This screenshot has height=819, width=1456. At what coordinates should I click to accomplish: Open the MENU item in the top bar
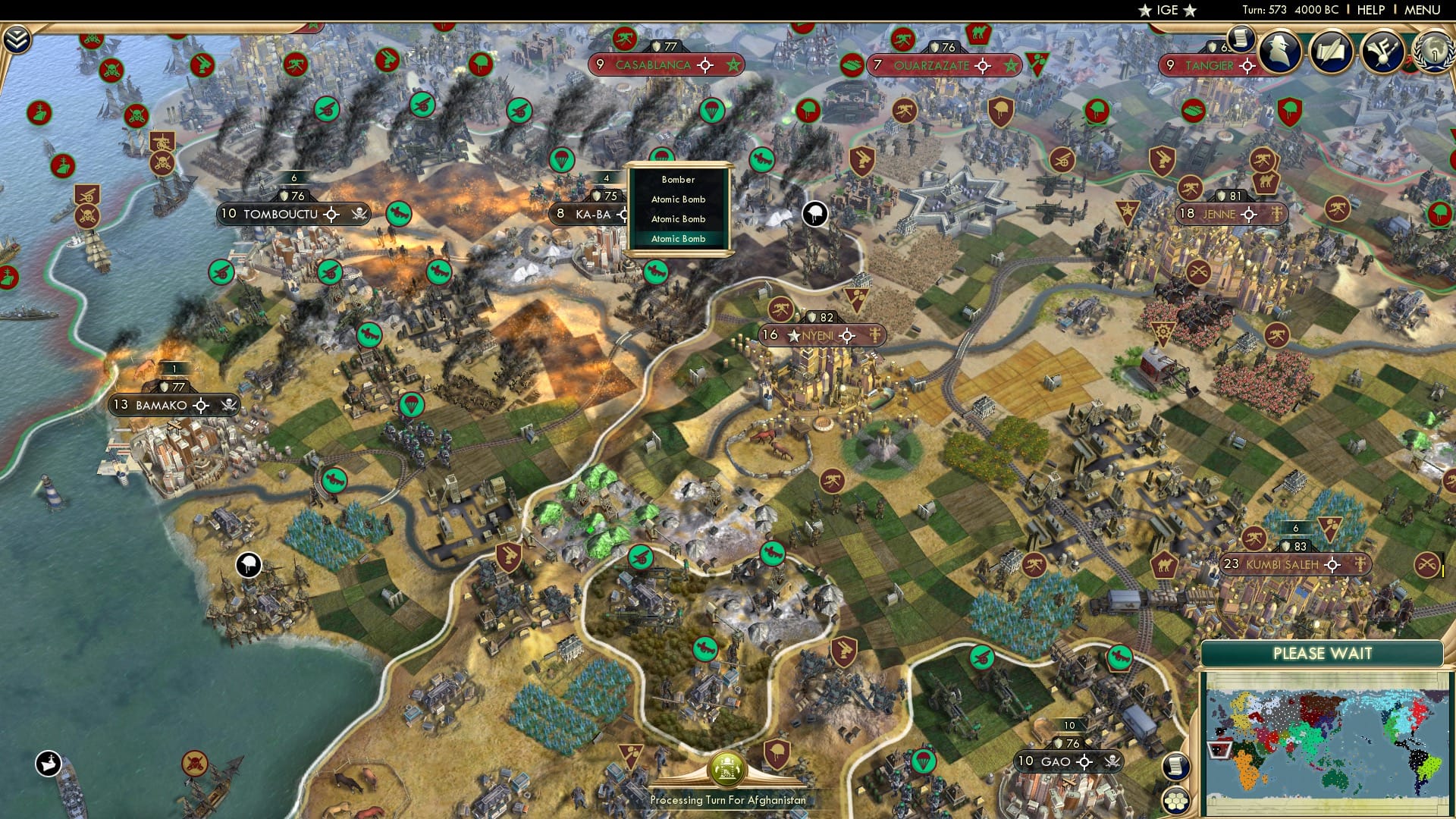1423,10
